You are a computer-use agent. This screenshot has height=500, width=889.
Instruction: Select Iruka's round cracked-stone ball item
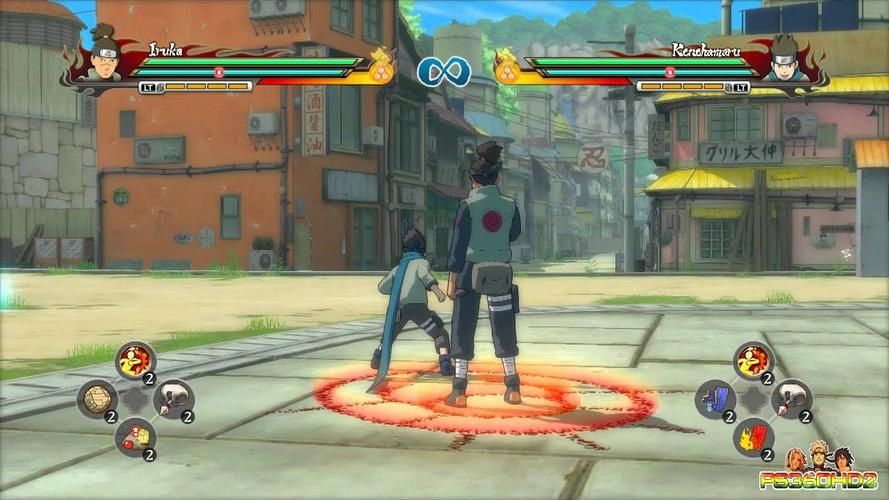point(97,399)
